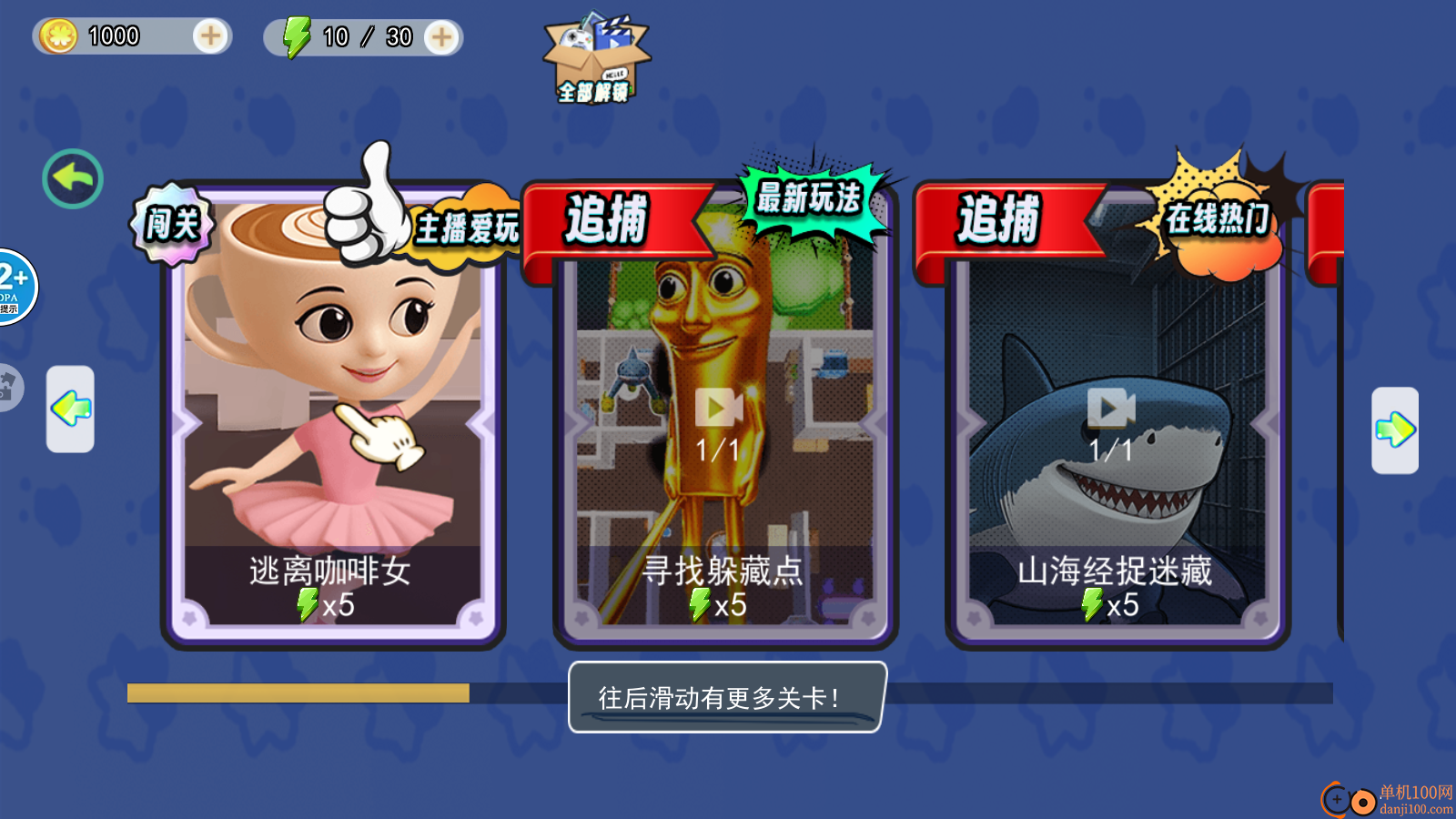
Task: Click the green back arrow at top left
Action: pos(71,178)
